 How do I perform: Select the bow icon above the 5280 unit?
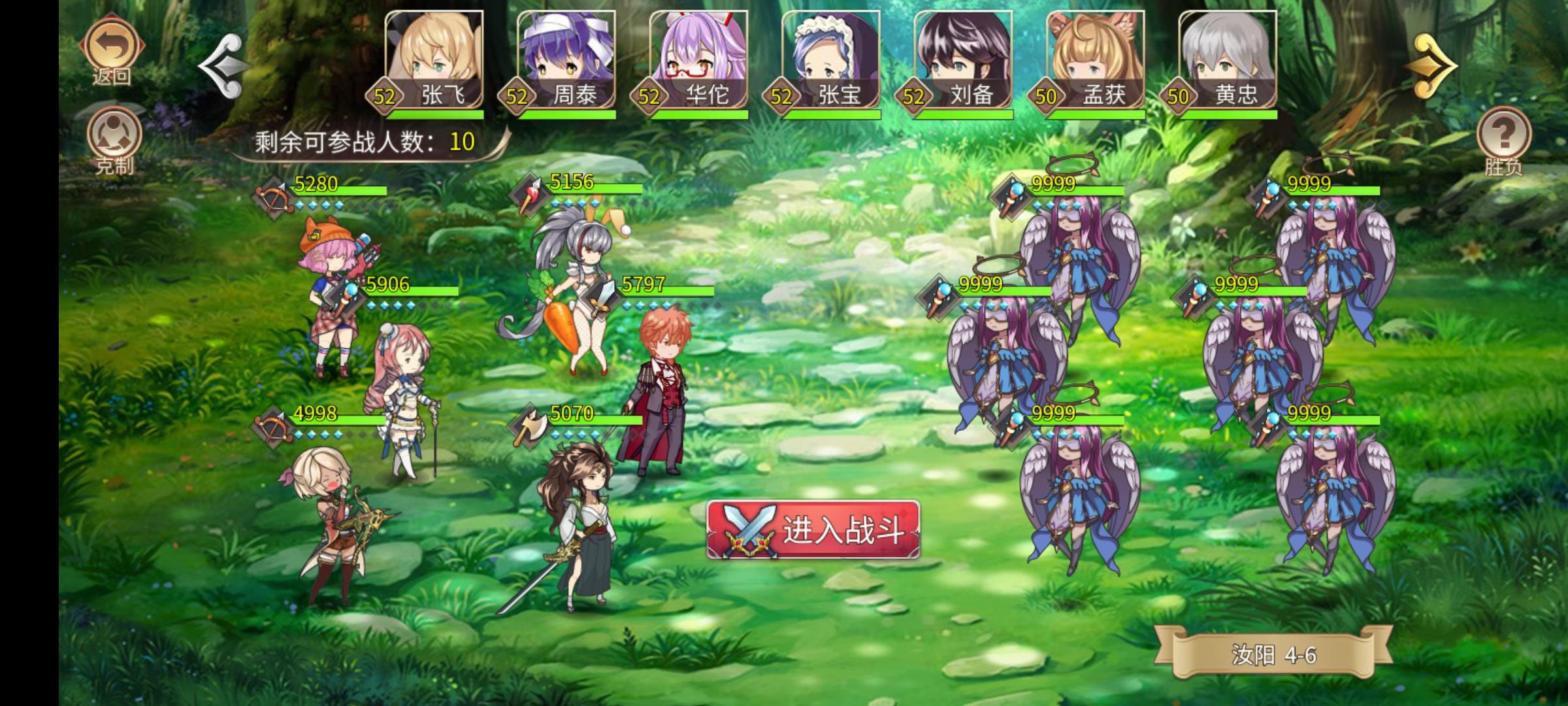[275, 194]
